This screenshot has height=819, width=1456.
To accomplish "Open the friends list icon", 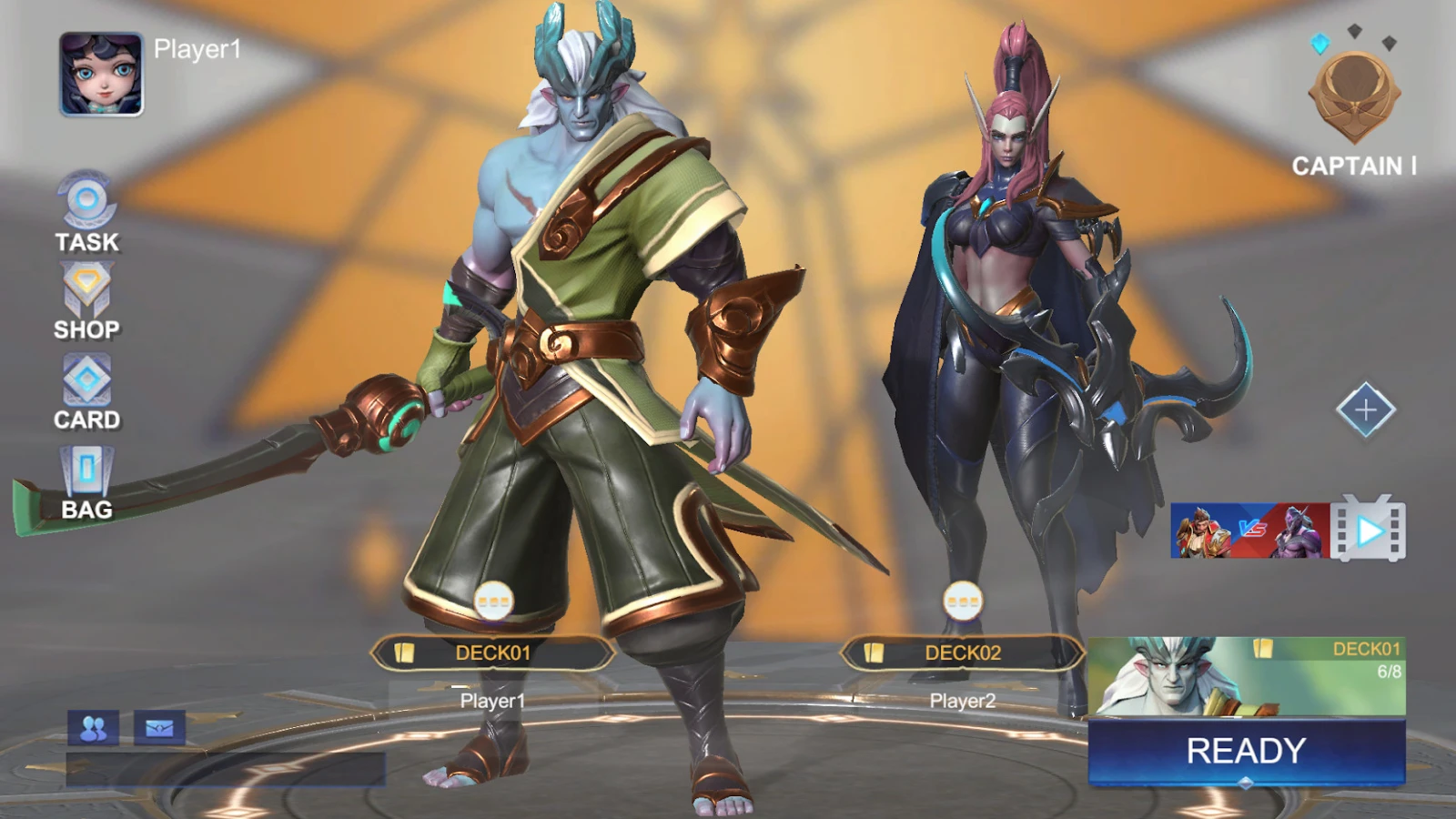I will (93, 728).
